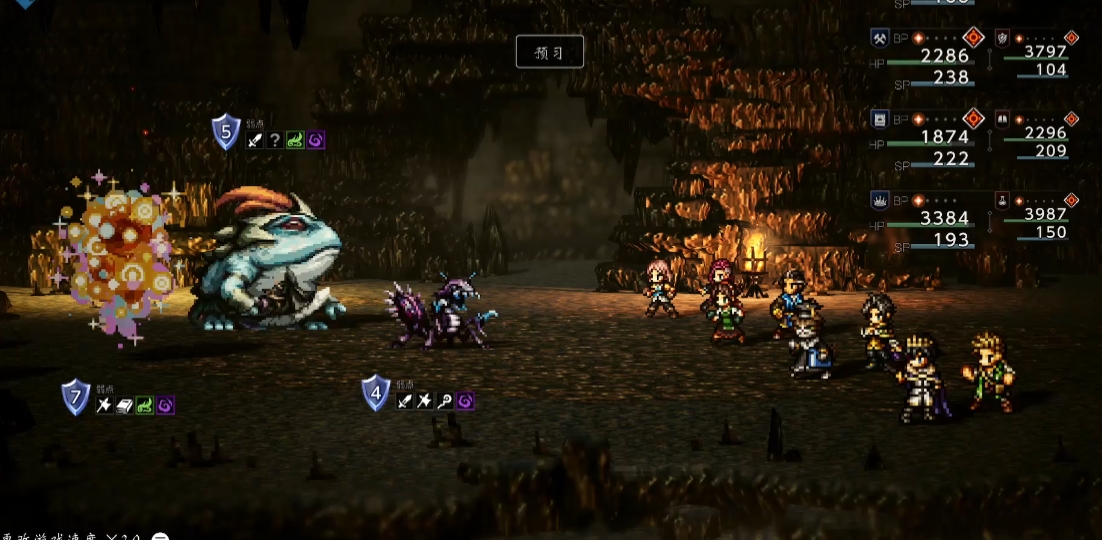1102x540 pixels.
Task: Select the crown emblem party member
Action: pos(880,200)
